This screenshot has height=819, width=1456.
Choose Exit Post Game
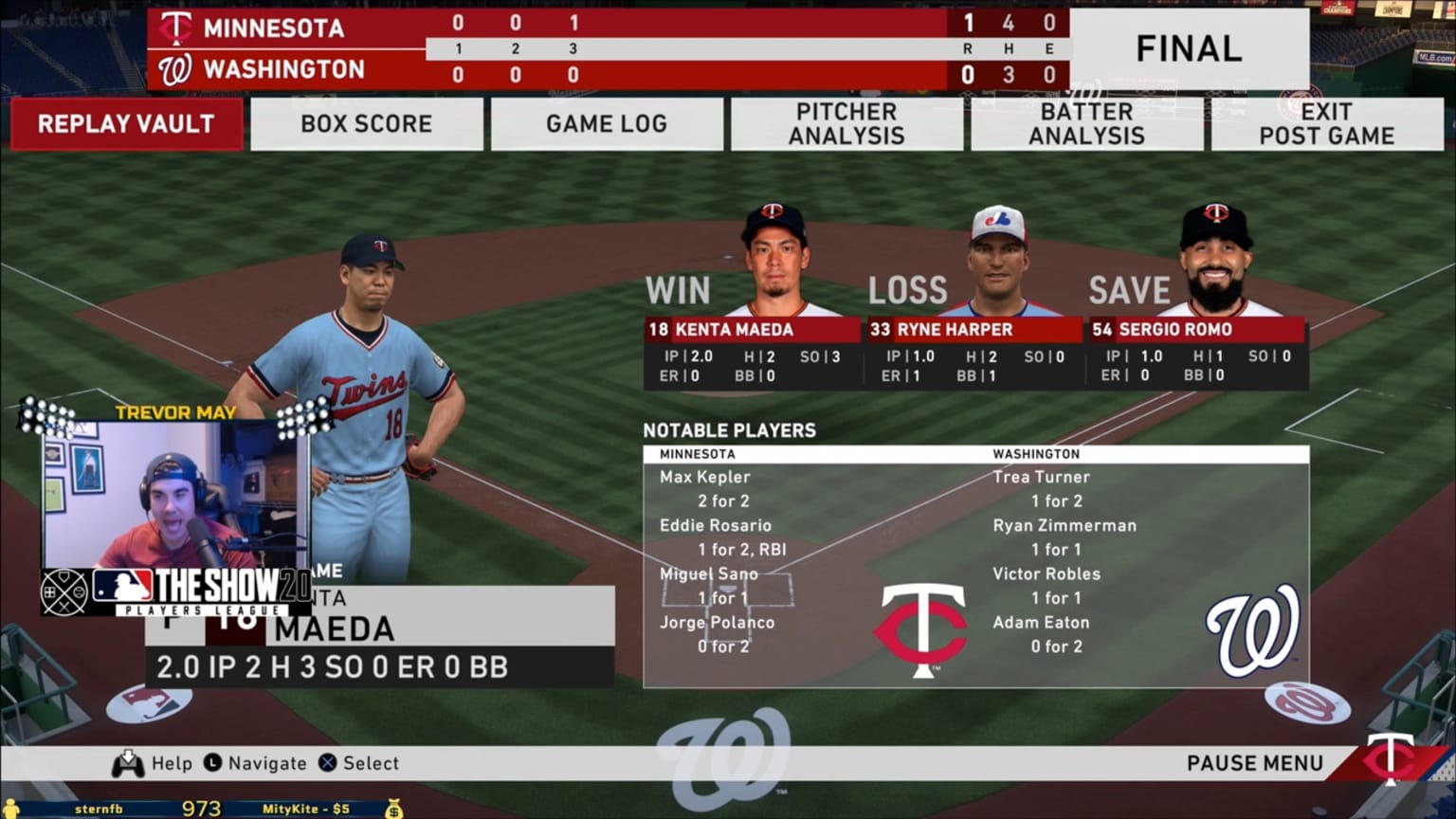[1326, 124]
